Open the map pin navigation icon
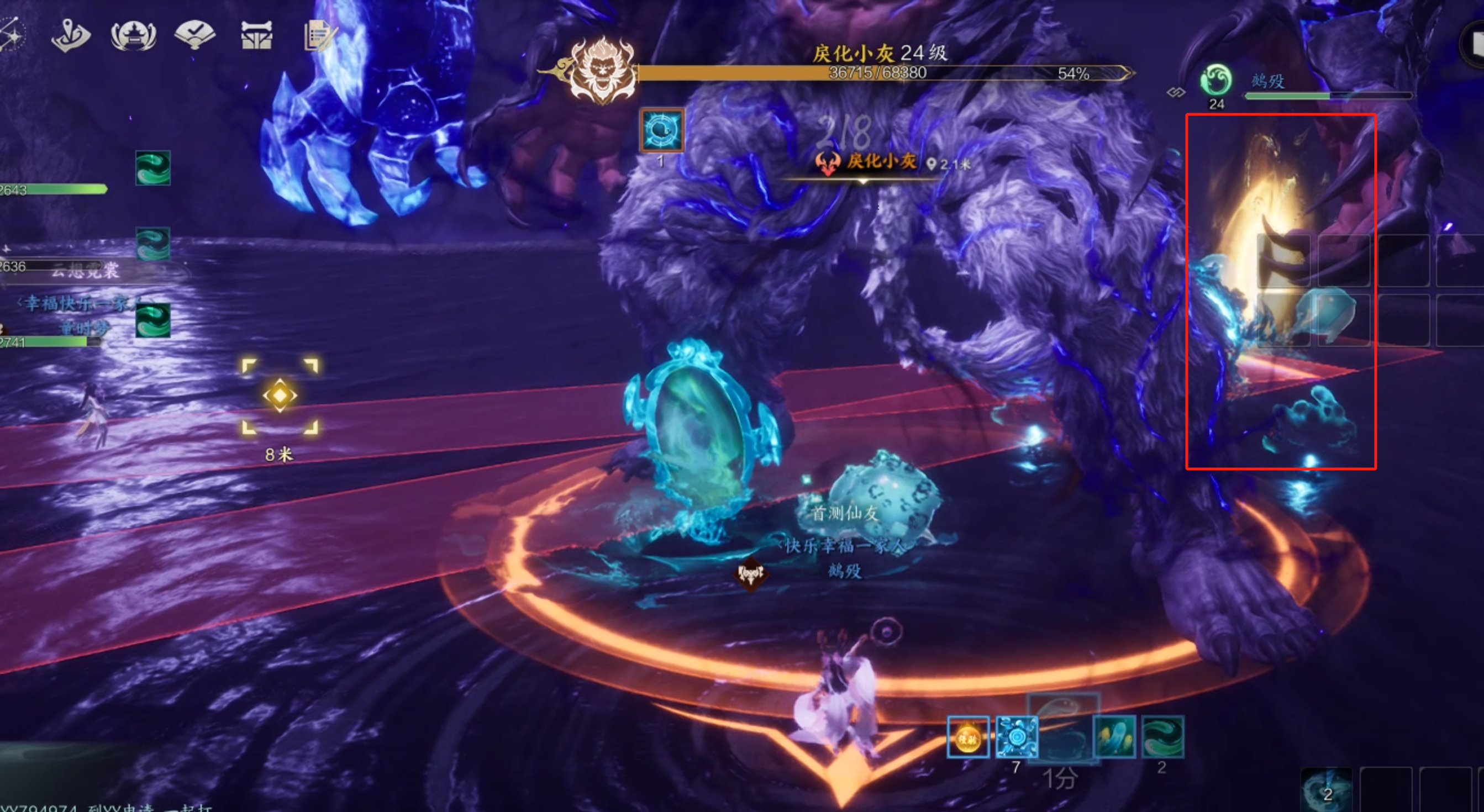Viewport: 1484px width, 812px height. click(70, 36)
